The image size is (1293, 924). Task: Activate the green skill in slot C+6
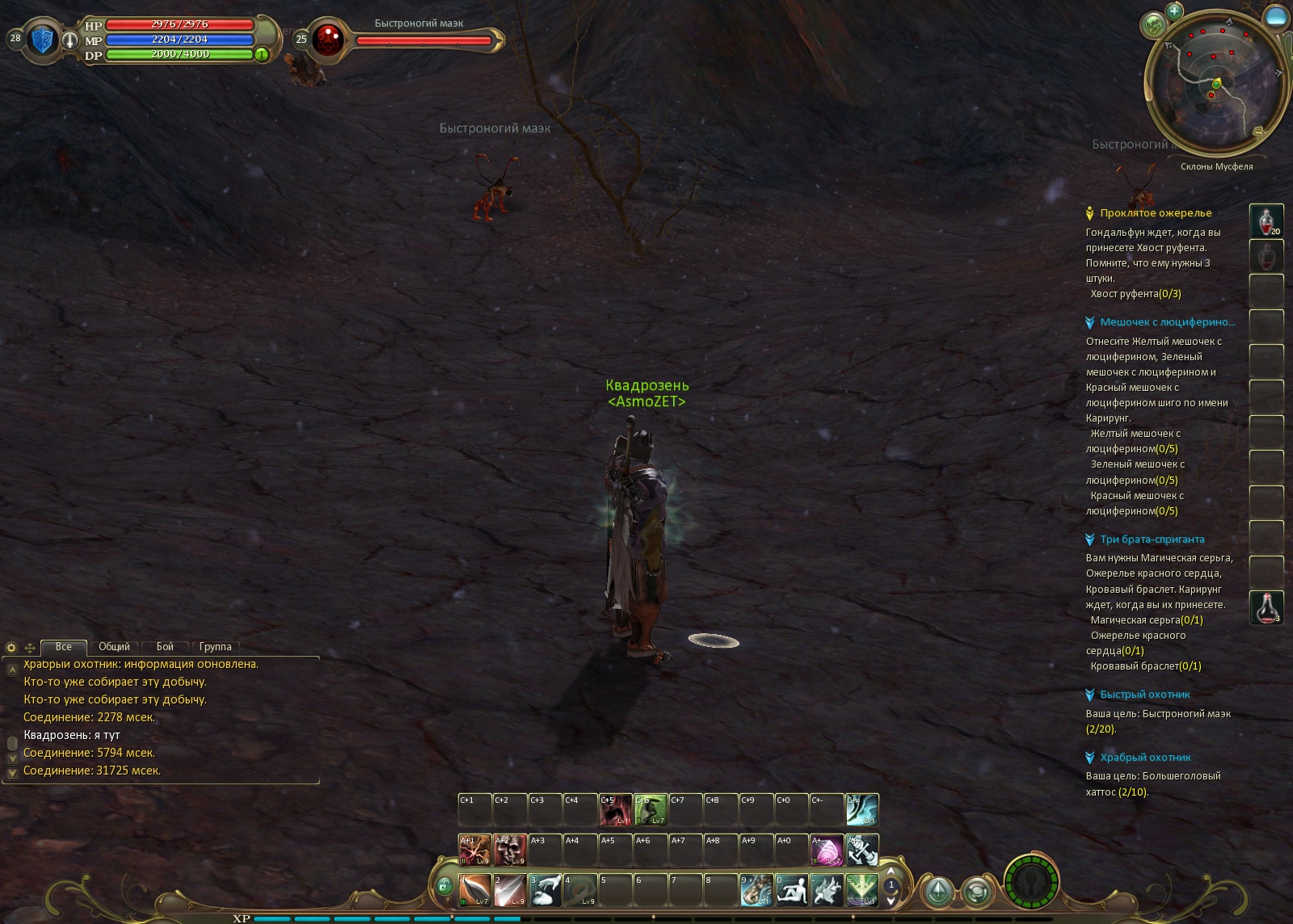651,809
